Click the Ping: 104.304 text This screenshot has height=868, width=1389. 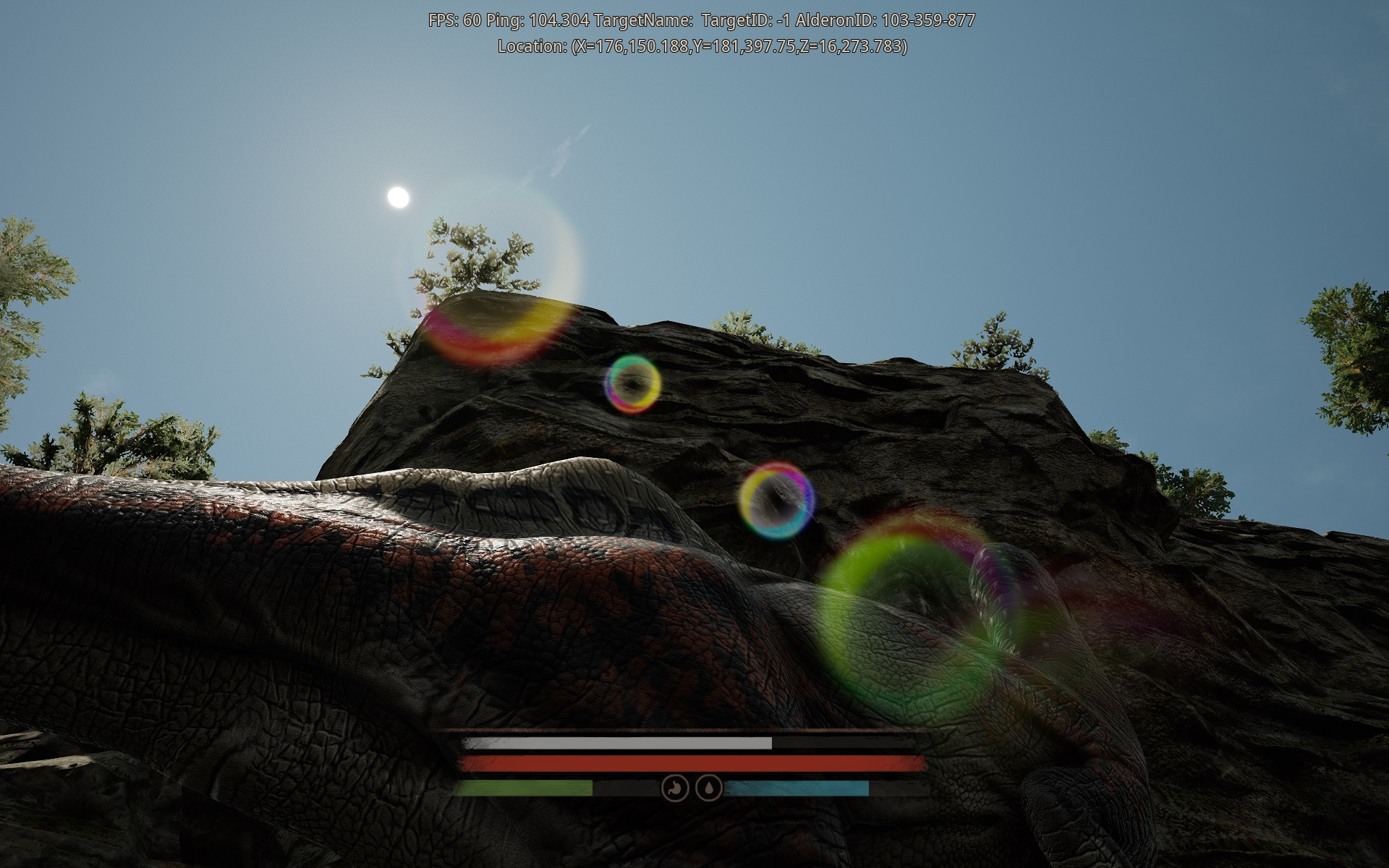(539, 20)
